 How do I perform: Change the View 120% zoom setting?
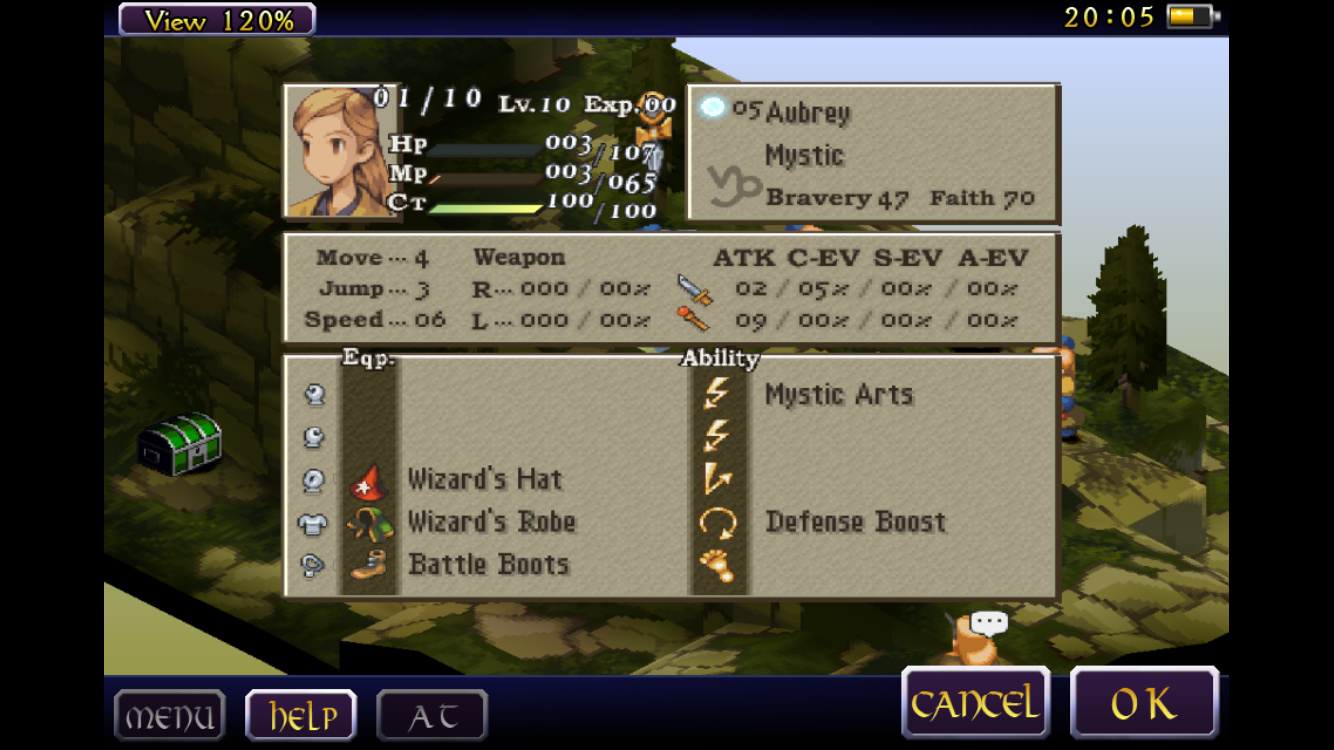(217, 19)
